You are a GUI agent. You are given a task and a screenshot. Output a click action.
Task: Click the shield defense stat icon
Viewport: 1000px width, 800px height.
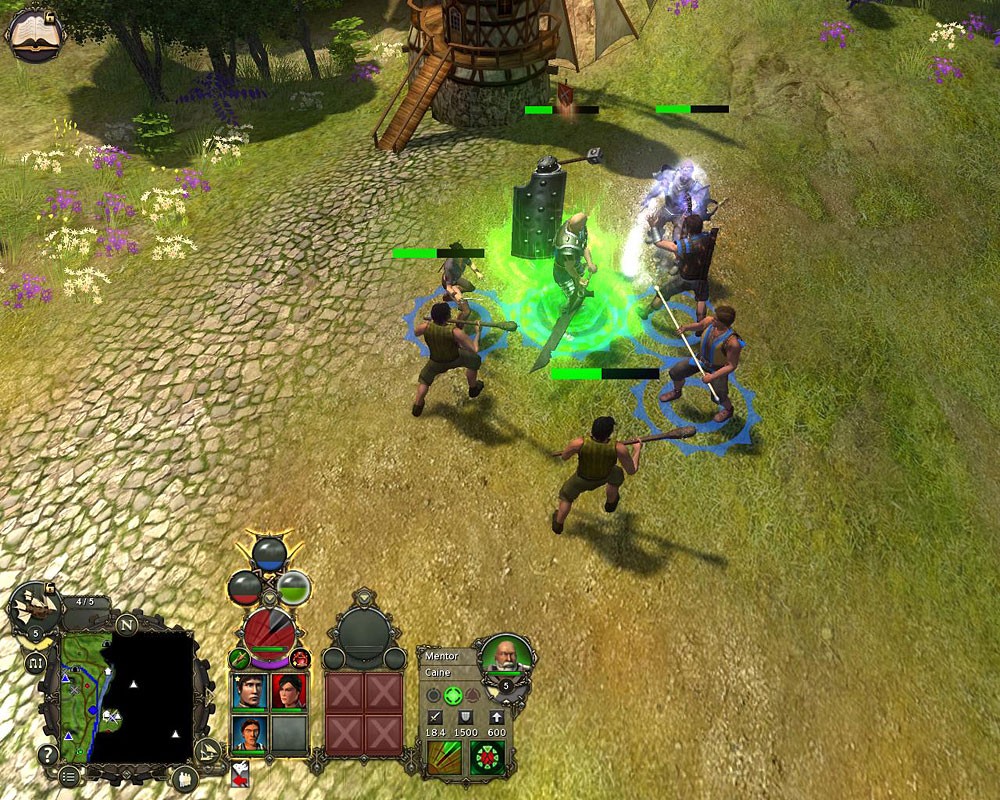465,716
